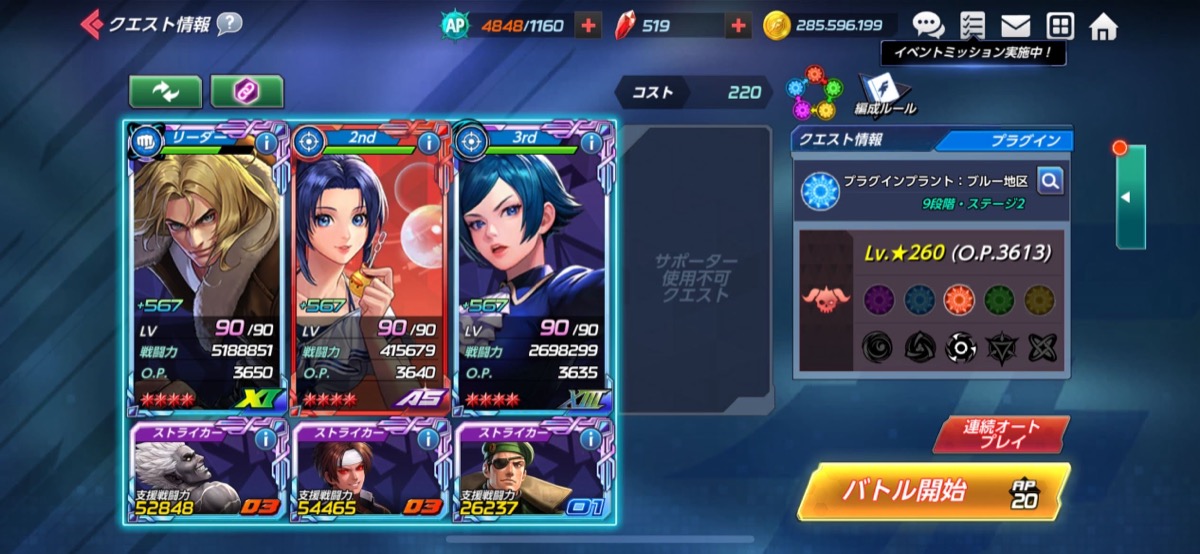Open the chat bubble icon

point(927,26)
